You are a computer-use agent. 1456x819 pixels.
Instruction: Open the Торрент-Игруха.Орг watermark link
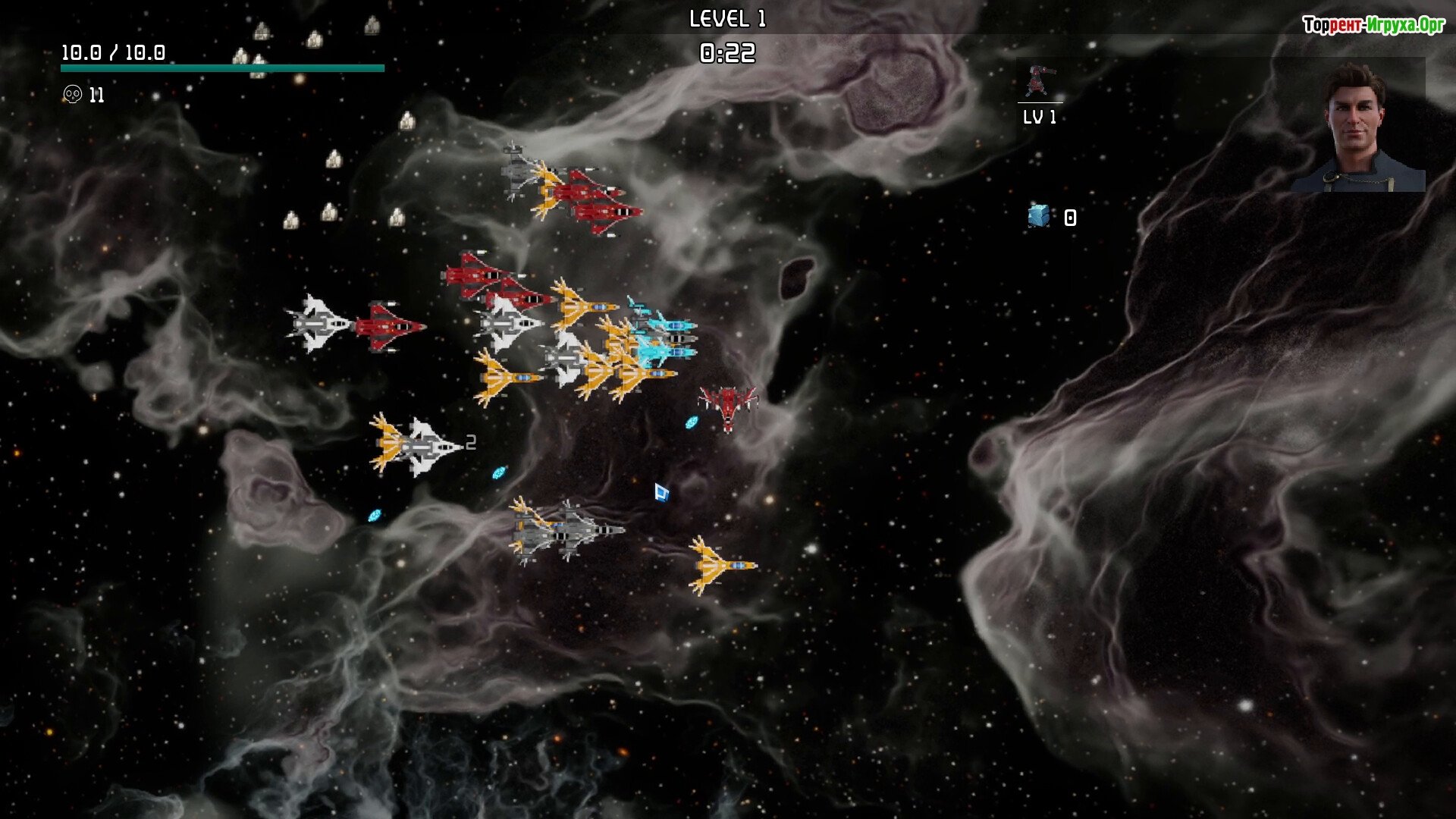[x=1373, y=25]
